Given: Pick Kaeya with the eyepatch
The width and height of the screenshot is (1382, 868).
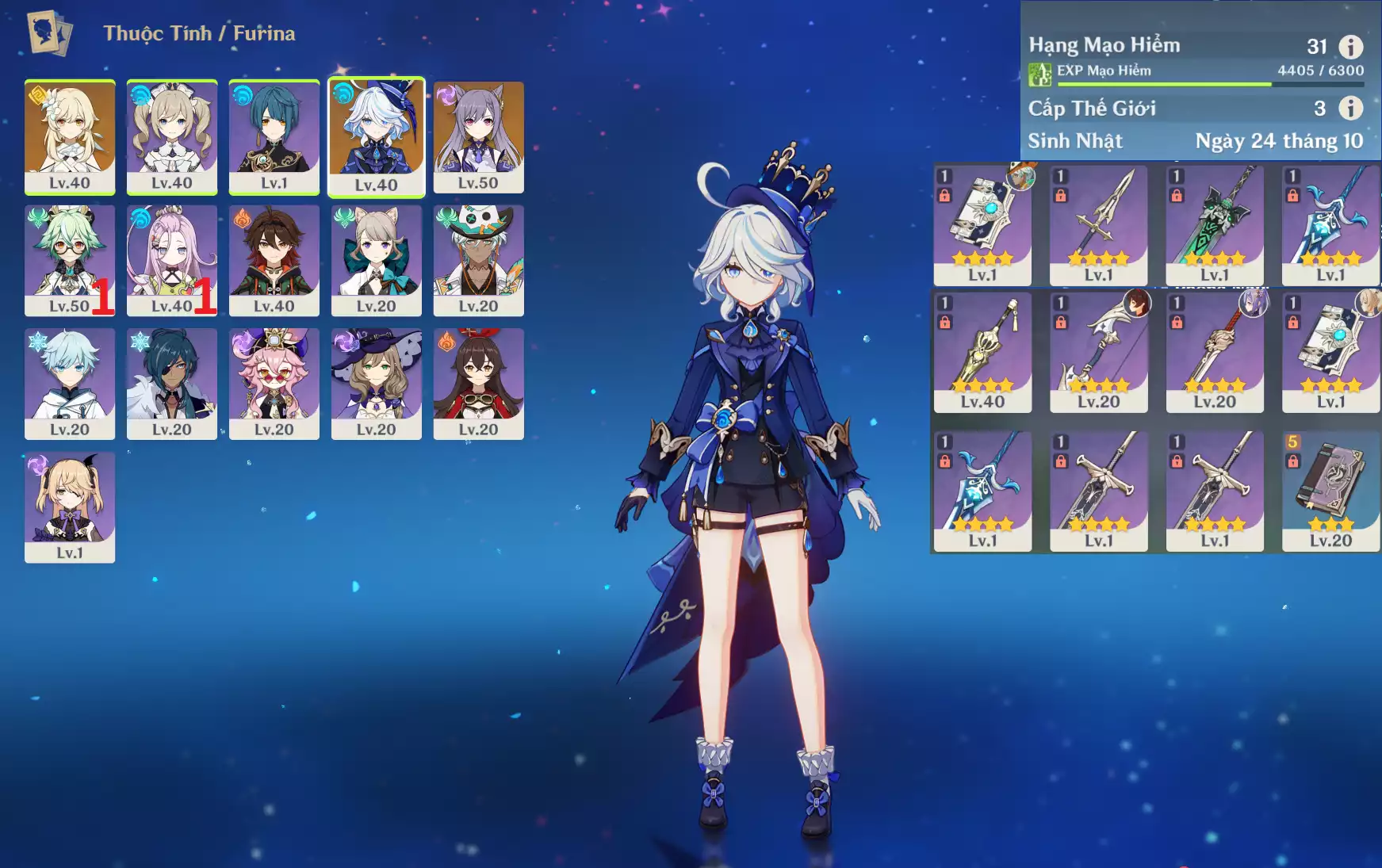Looking at the screenshot, I should (x=172, y=383).
